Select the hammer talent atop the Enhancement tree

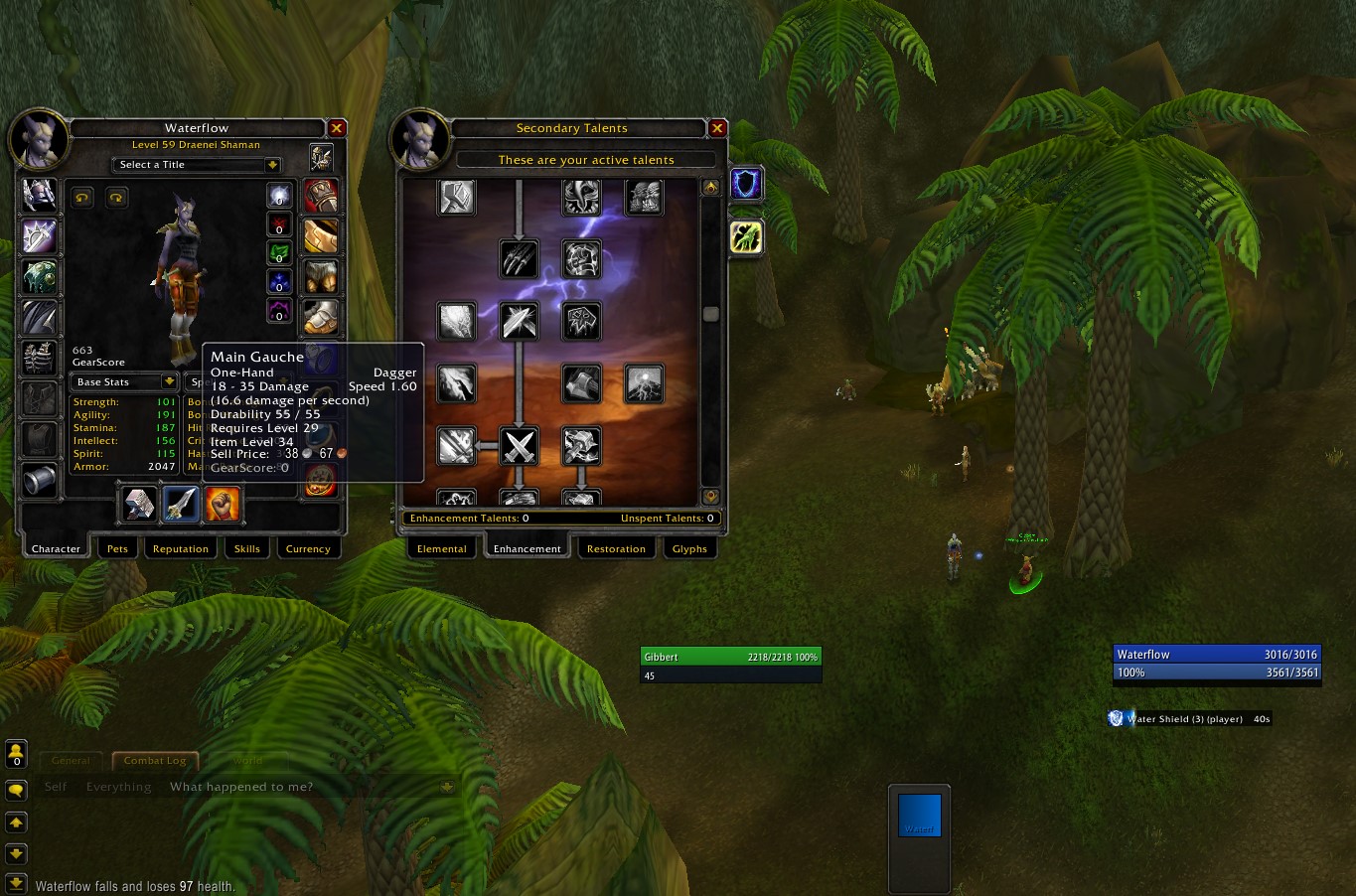[x=456, y=197]
